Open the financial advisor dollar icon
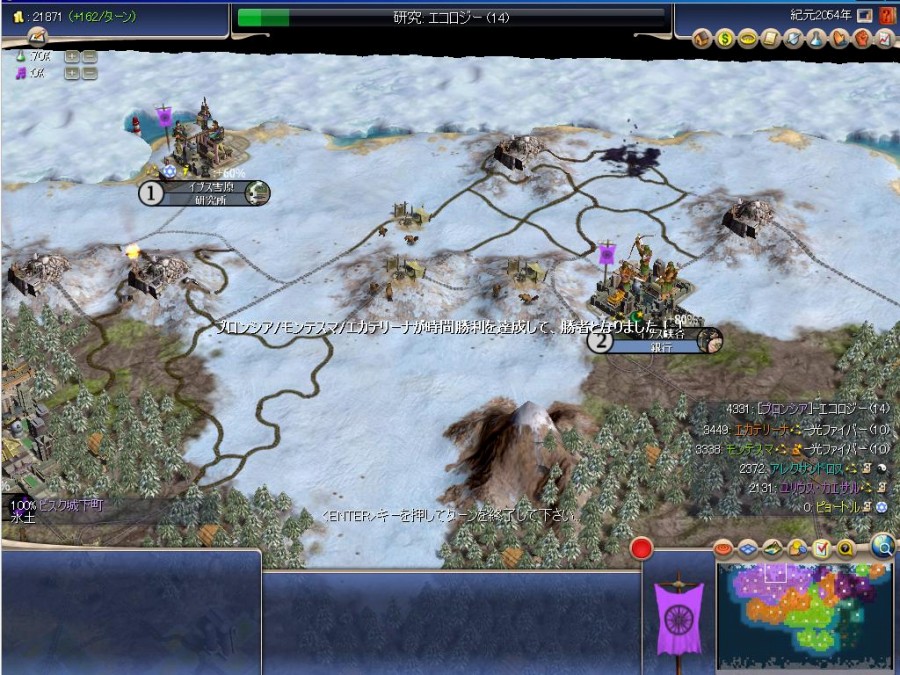This screenshot has width=900, height=675. pos(724,39)
